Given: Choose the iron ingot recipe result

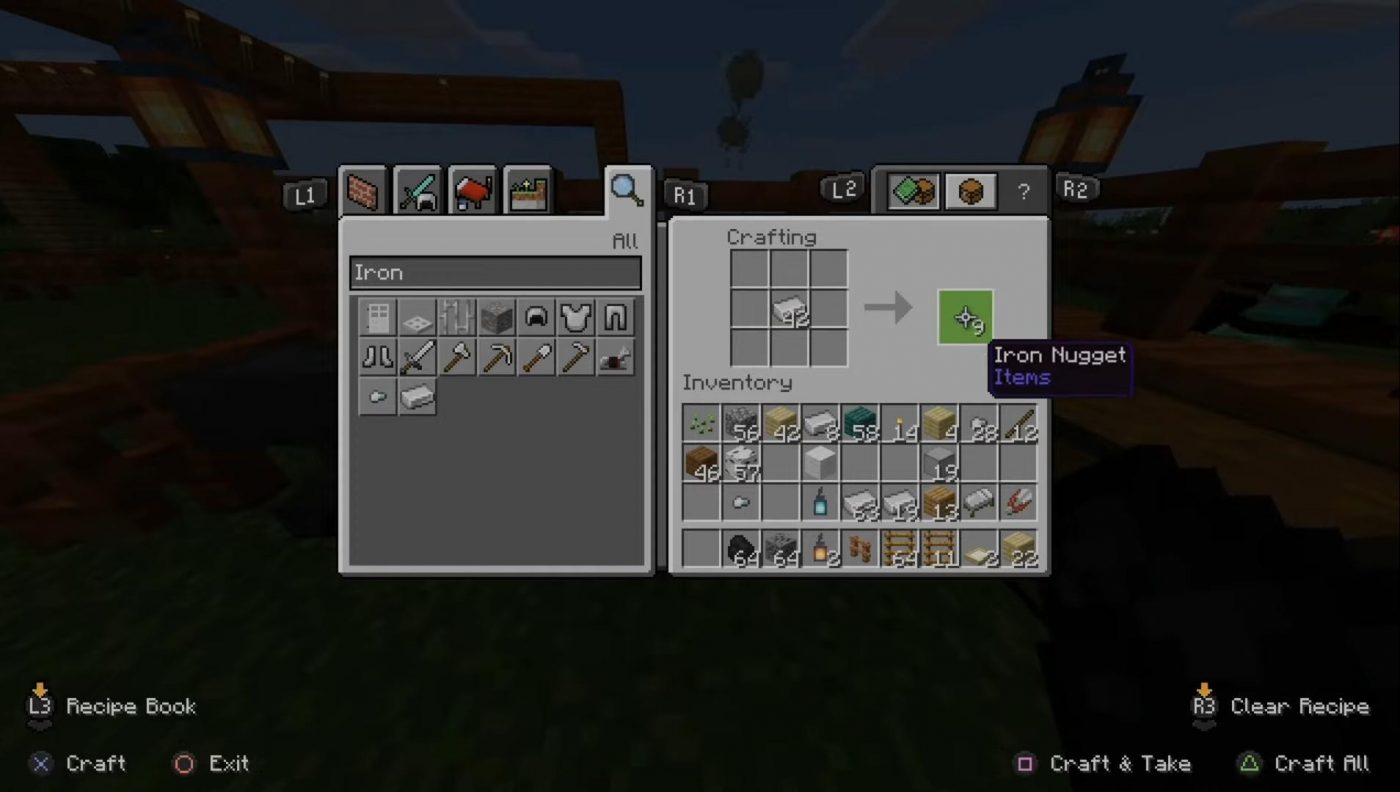Looking at the screenshot, I should (x=417, y=397).
